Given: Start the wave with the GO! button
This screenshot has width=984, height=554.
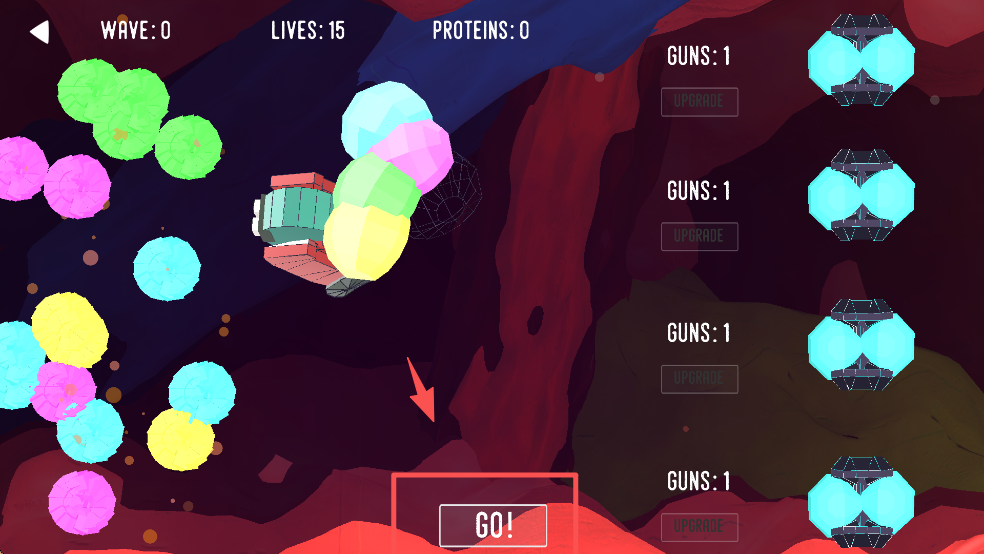Looking at the screenshot, I should (x=493, y=526).
